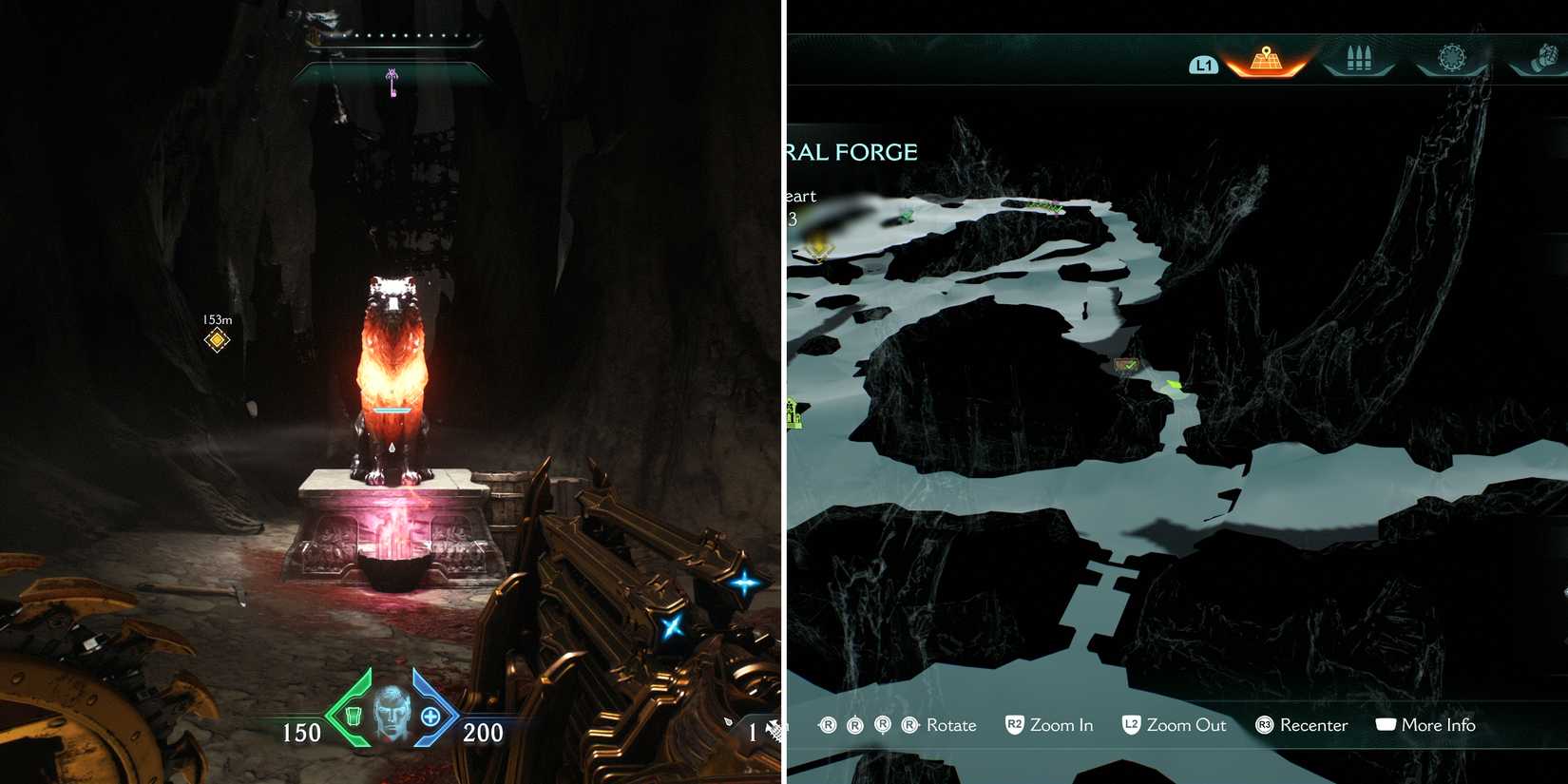The image size is (1568, 784).
Task: Select the cog upgrades tab icon
Action: [x=1451, y=57]
